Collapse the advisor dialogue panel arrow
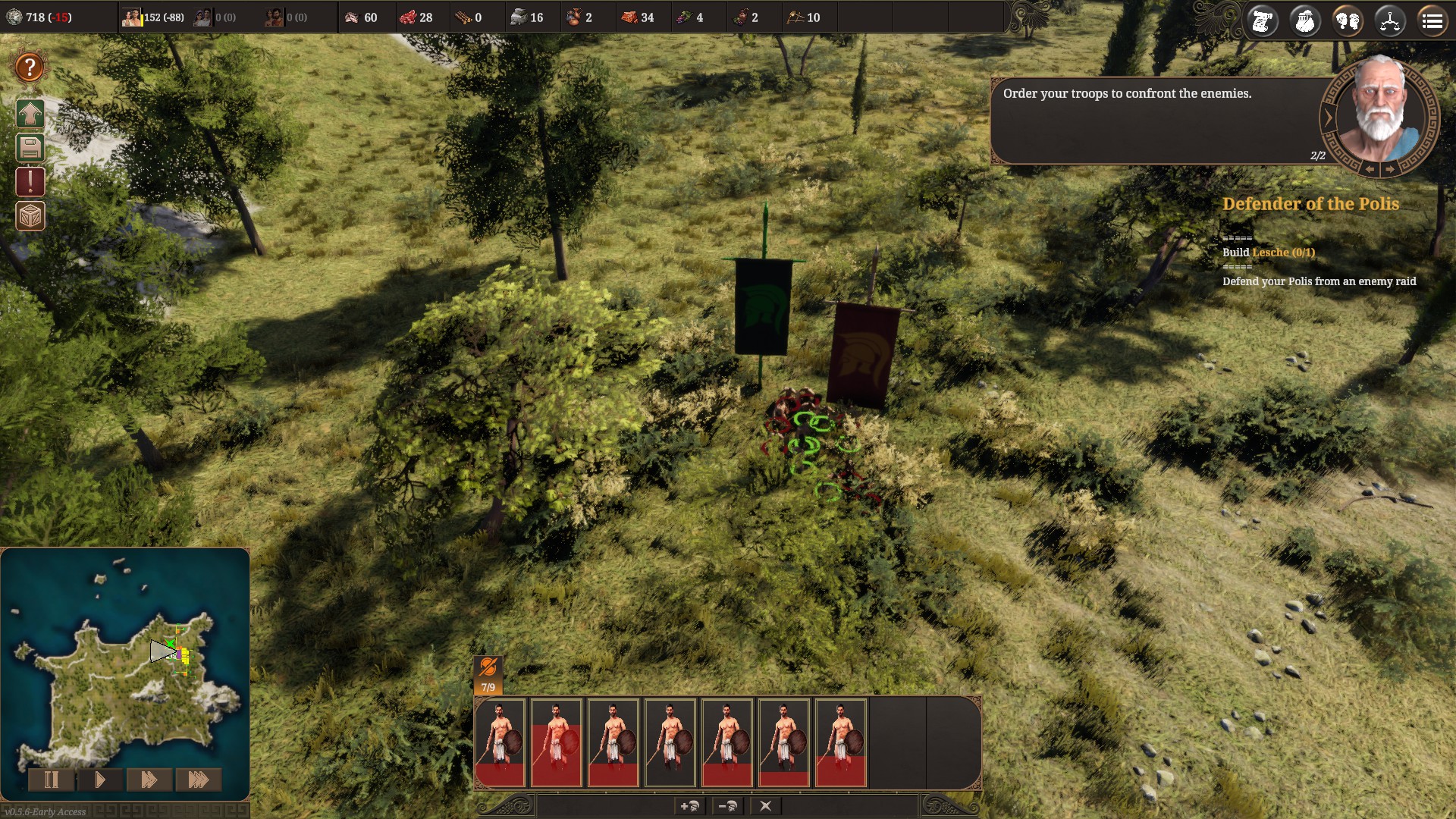1456x819 pixels. click(1328, 118)
